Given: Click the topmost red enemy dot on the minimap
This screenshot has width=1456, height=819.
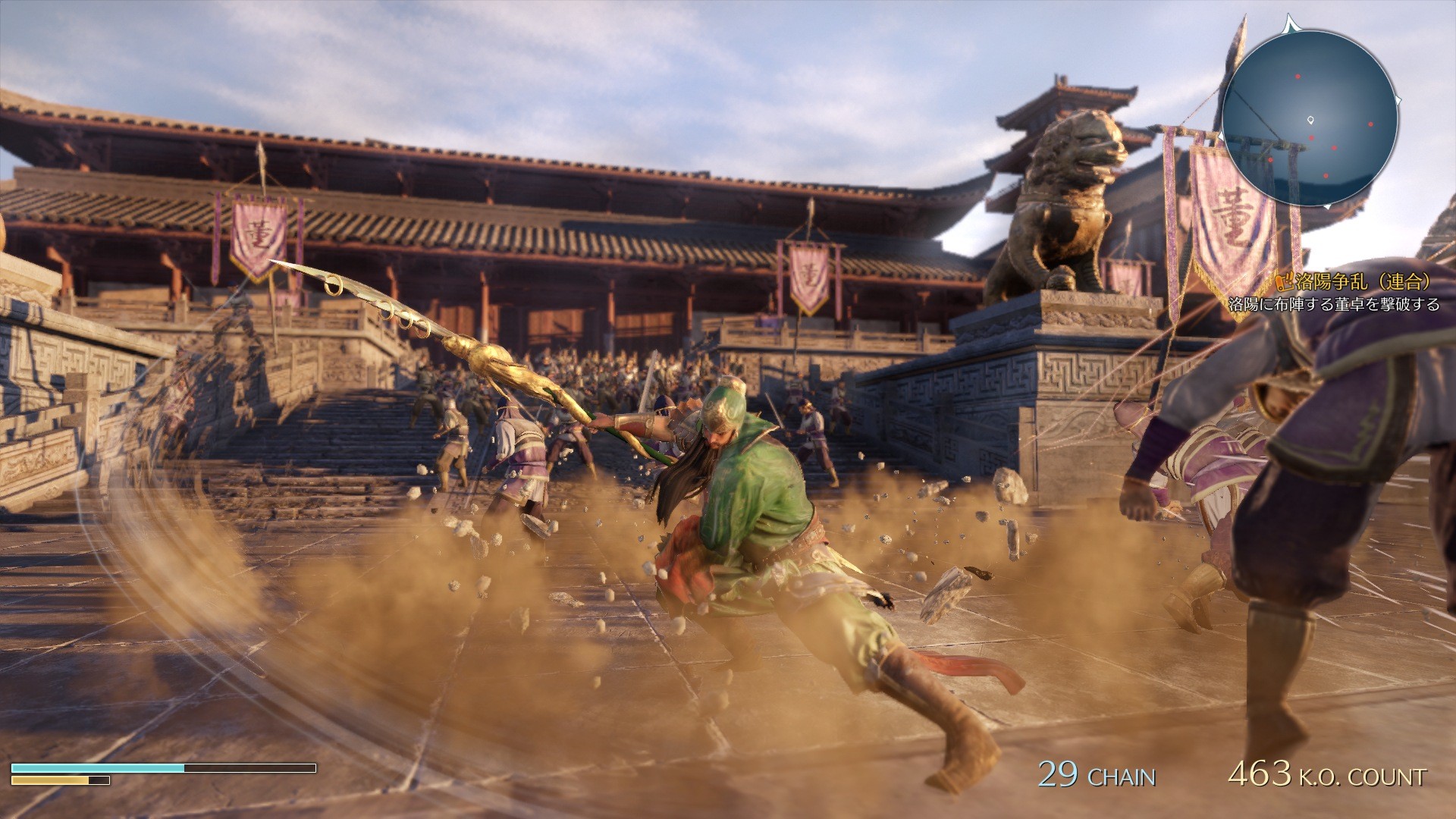Looking at the screenshot, I should (x=1298, y=77).
